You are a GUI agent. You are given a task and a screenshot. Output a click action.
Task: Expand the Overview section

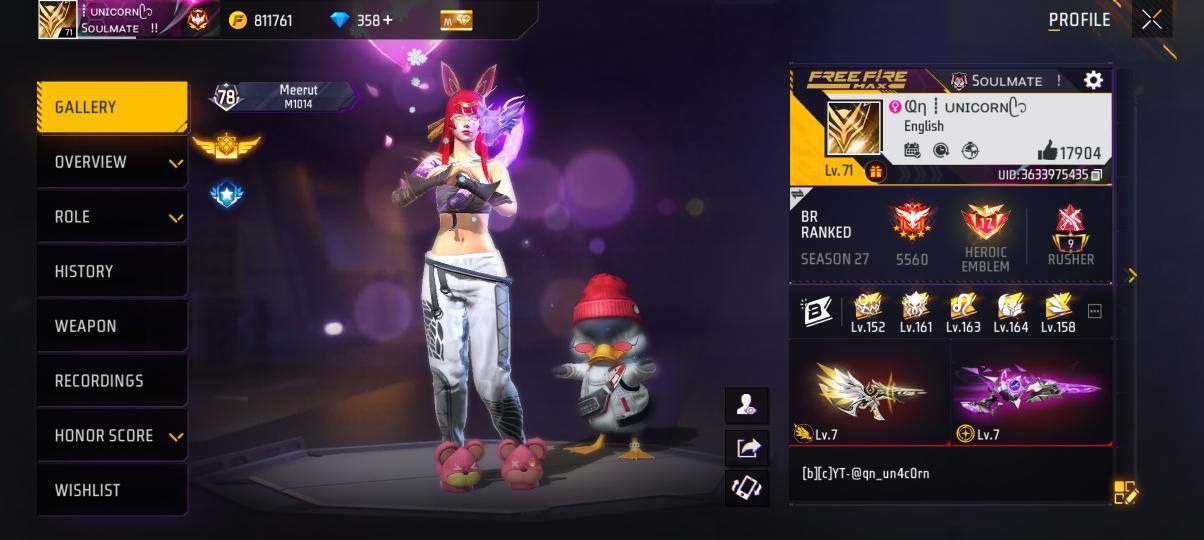click(112, 162)
